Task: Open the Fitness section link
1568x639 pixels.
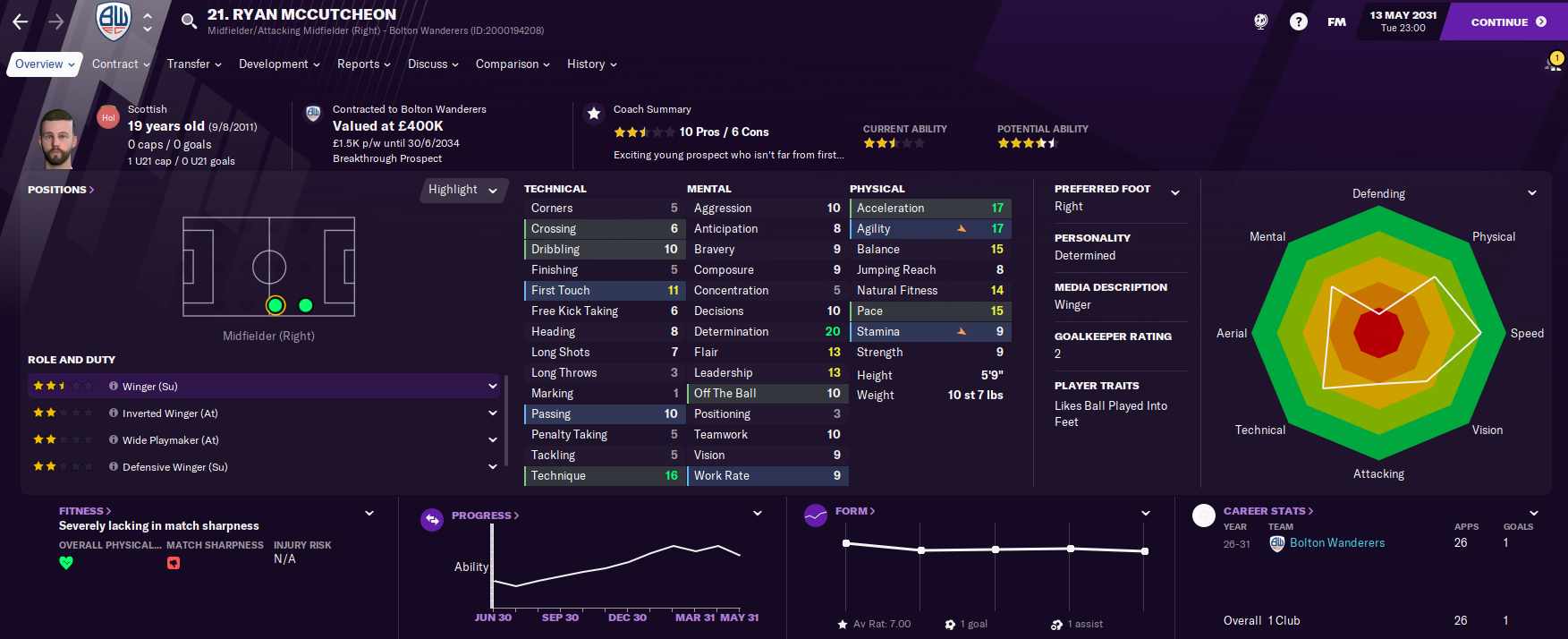Action: pos(85,511)
